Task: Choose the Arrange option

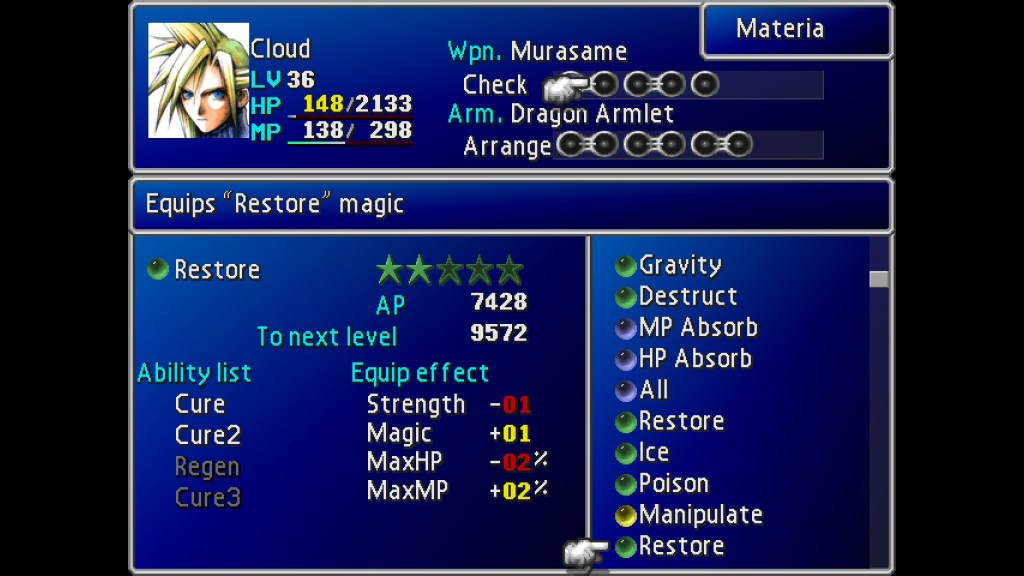Action: click(506, 147)
